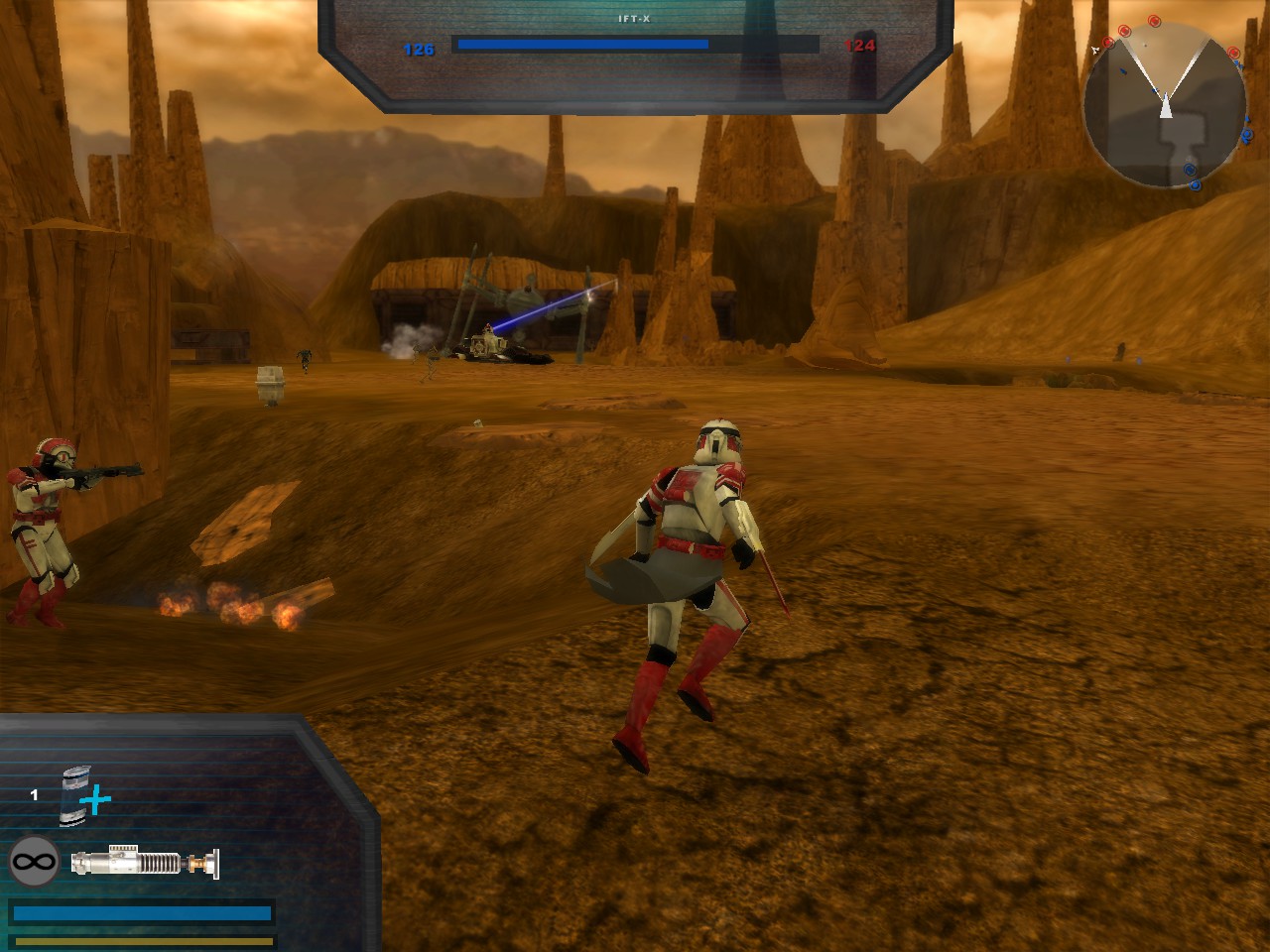This screenshot has height=952, width=1270.
Task: Click the circular minimap radar
Action: 1165,106
